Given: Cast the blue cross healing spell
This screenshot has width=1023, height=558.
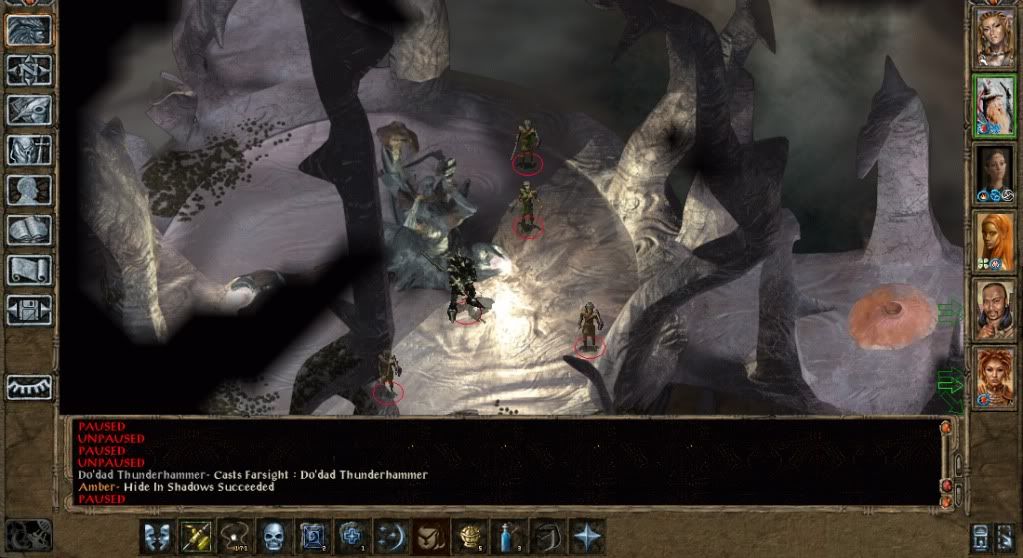Looking at the screenshot, I should pyautogui.click(x=351, y=535).
